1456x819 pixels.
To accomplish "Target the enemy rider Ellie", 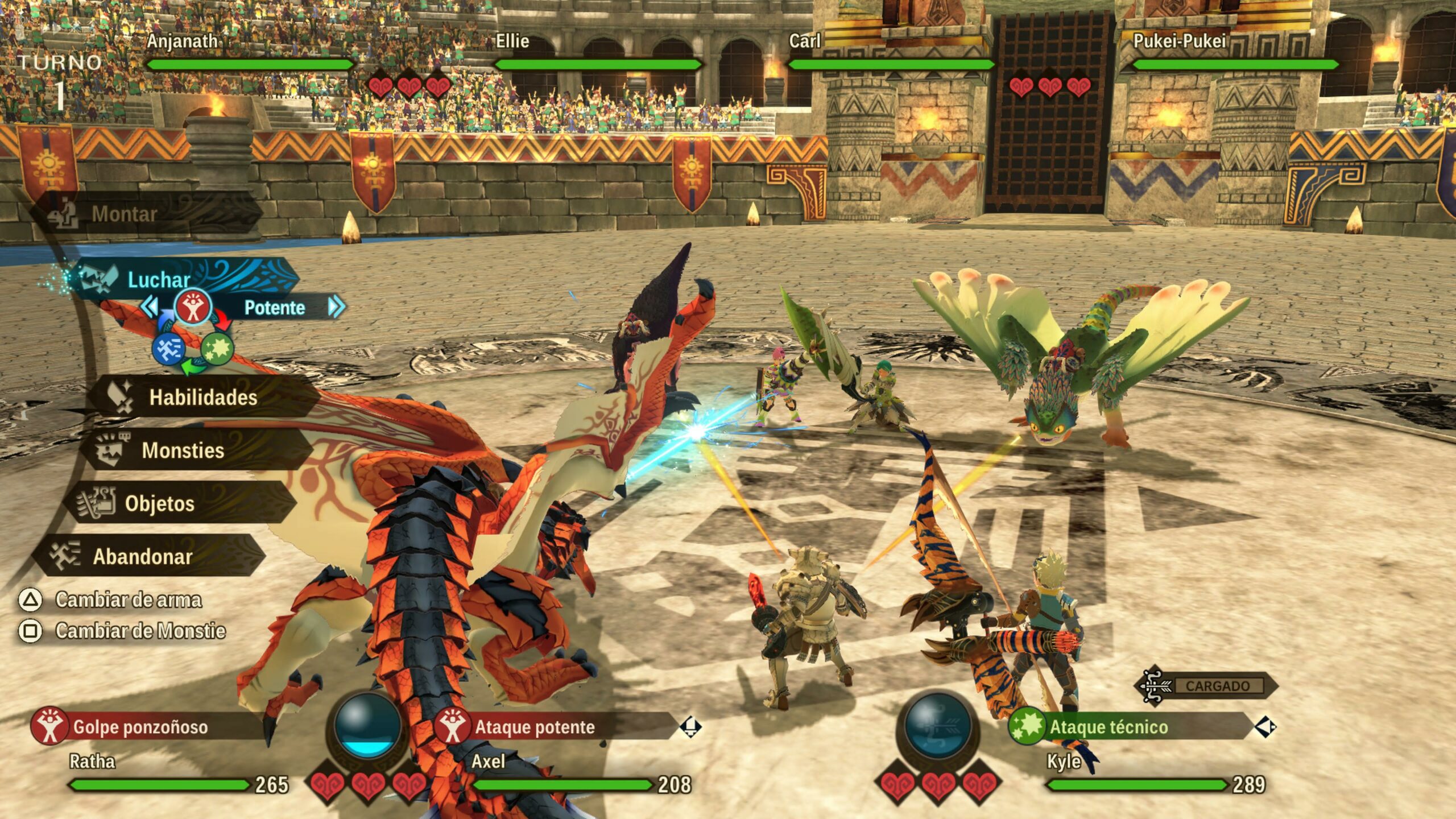I will (x=512, y=41).
